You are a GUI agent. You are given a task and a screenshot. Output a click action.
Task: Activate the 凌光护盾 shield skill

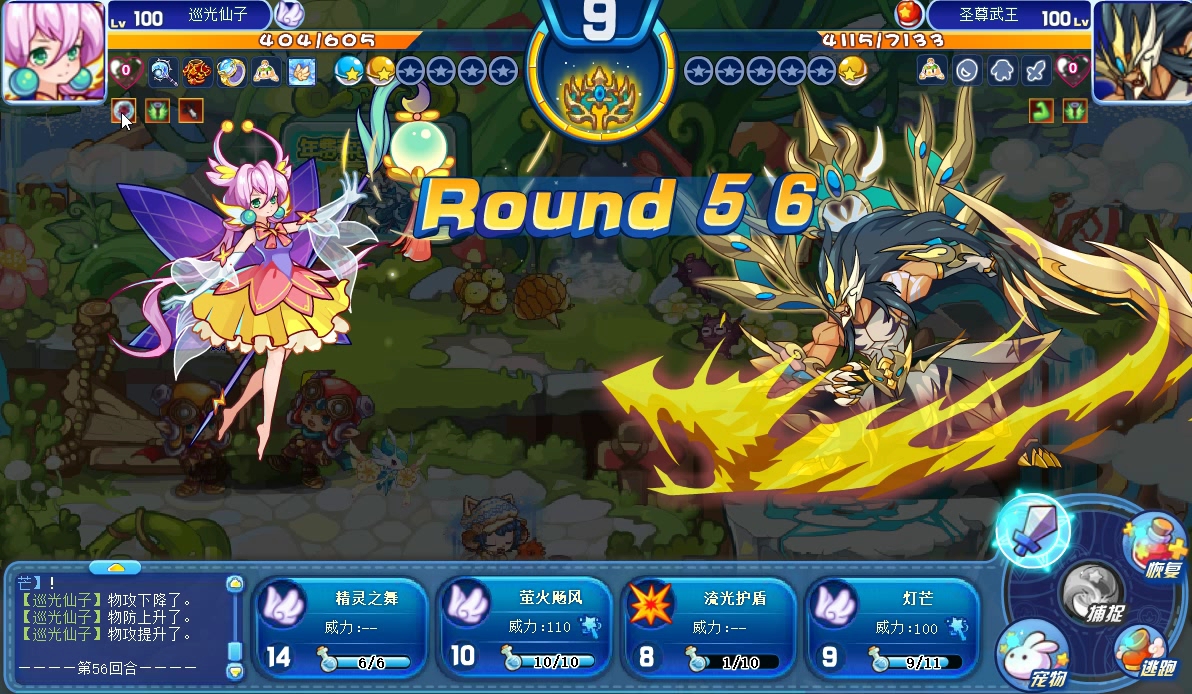(708, 628)
